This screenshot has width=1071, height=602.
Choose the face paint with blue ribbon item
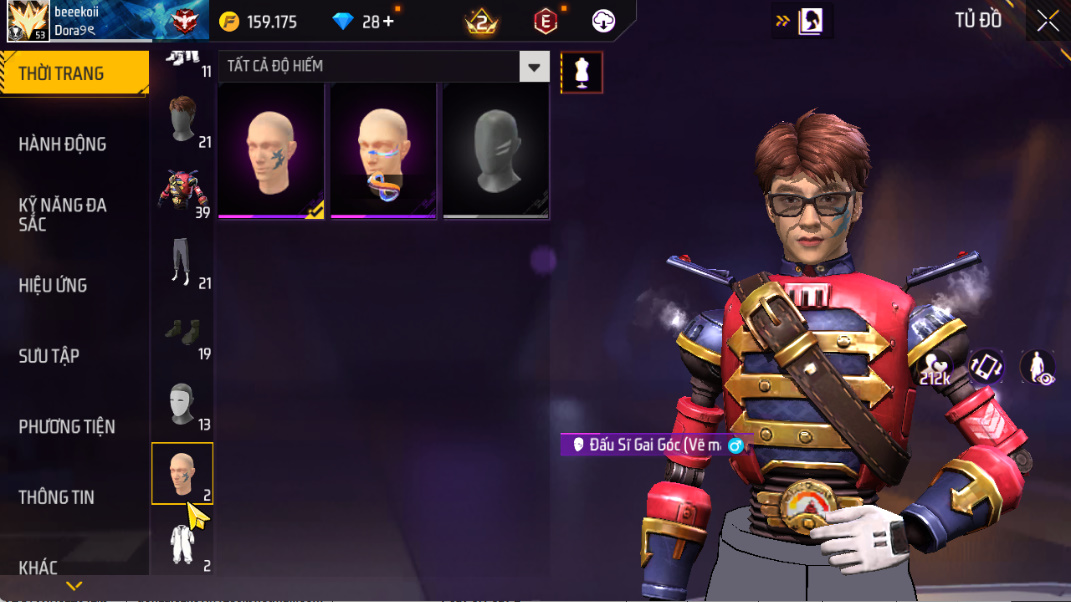point(384,151)
